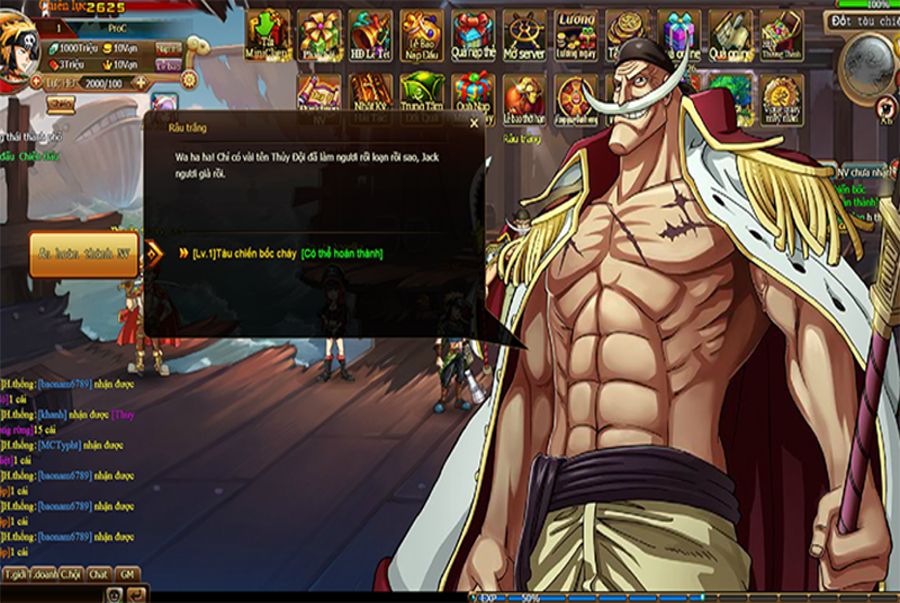Switch to the GM chat tab
The image size is (900, 603).
click(x=127, y=575)
